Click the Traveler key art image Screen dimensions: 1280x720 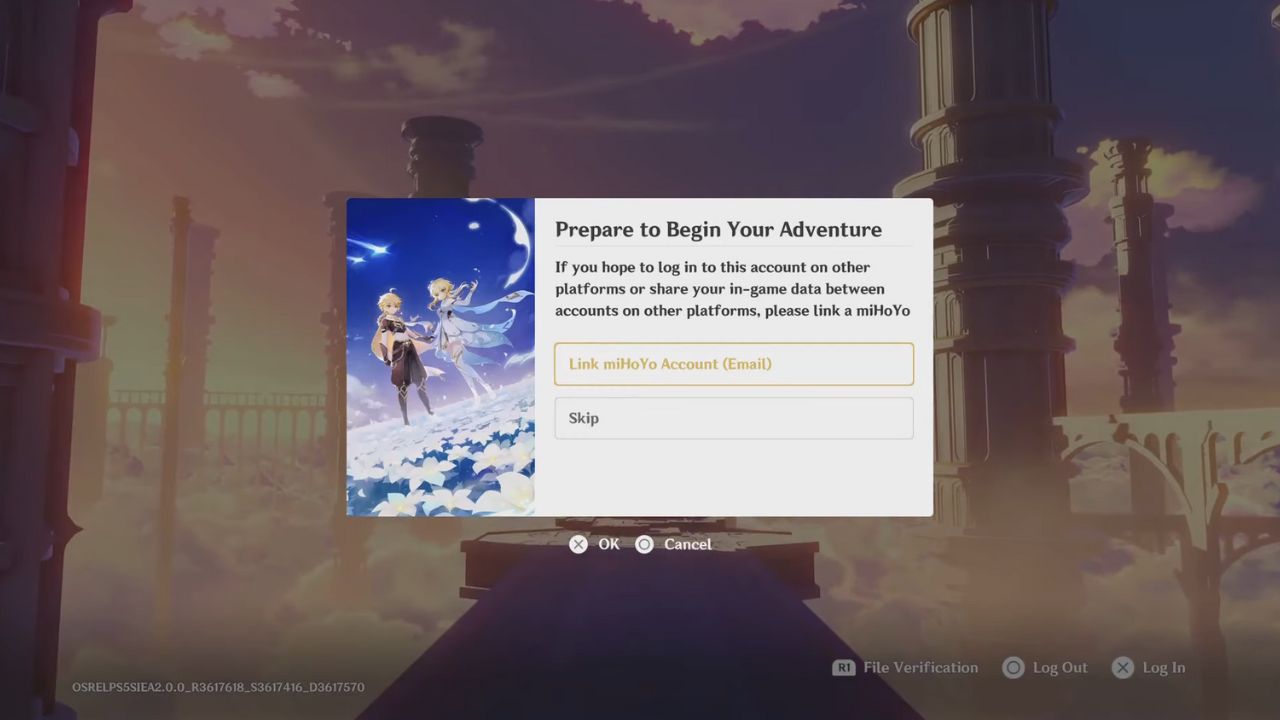(x=440, y=358)
